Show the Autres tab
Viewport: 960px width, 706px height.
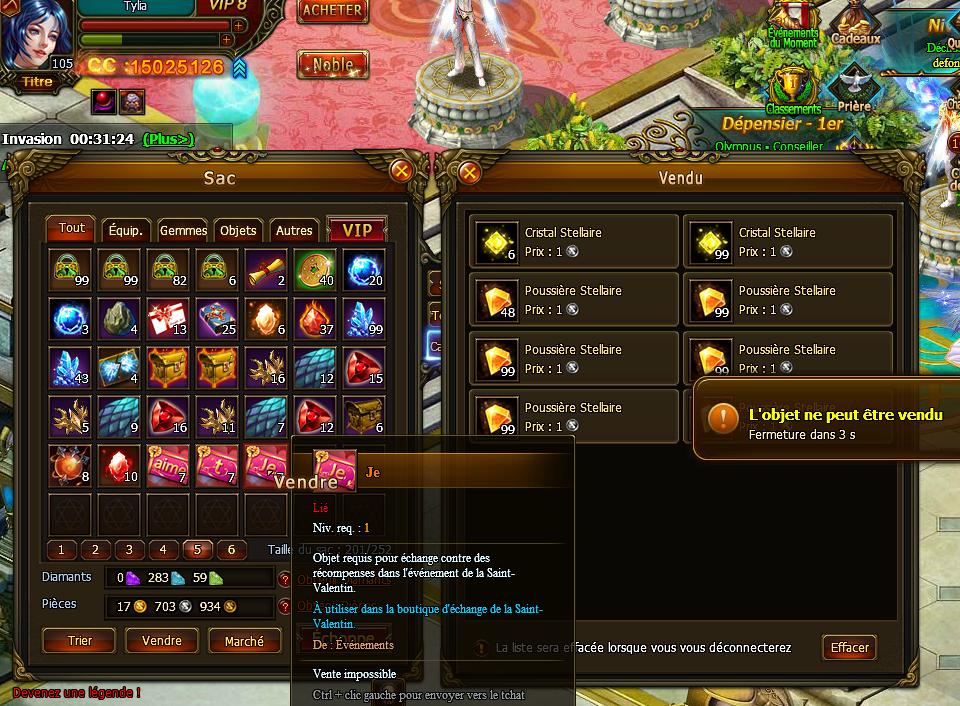(294, 230)
